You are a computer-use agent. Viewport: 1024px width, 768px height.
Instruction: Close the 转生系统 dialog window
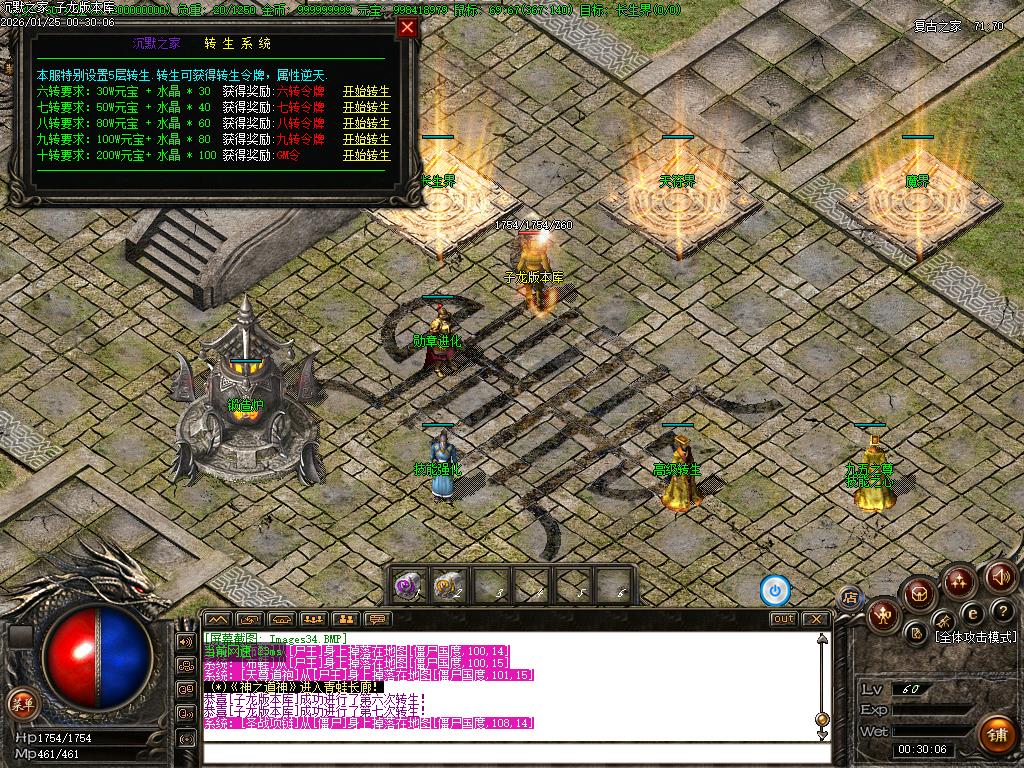tap(407, 28)
